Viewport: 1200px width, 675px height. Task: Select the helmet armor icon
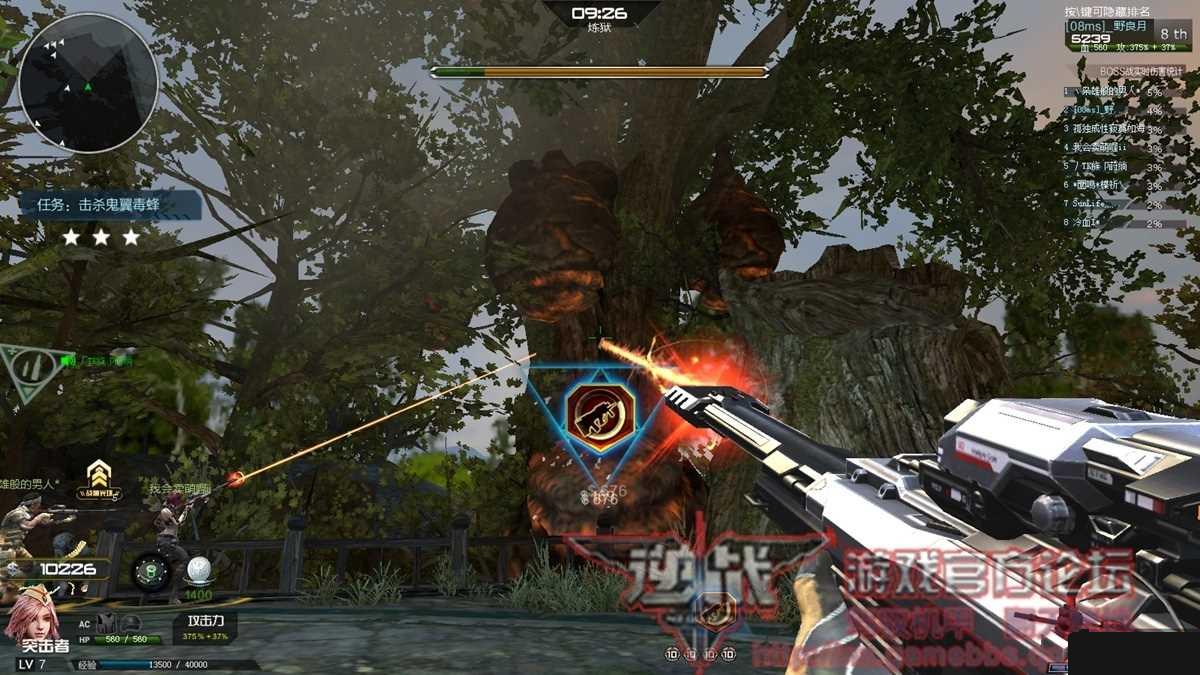coord(133,625)
